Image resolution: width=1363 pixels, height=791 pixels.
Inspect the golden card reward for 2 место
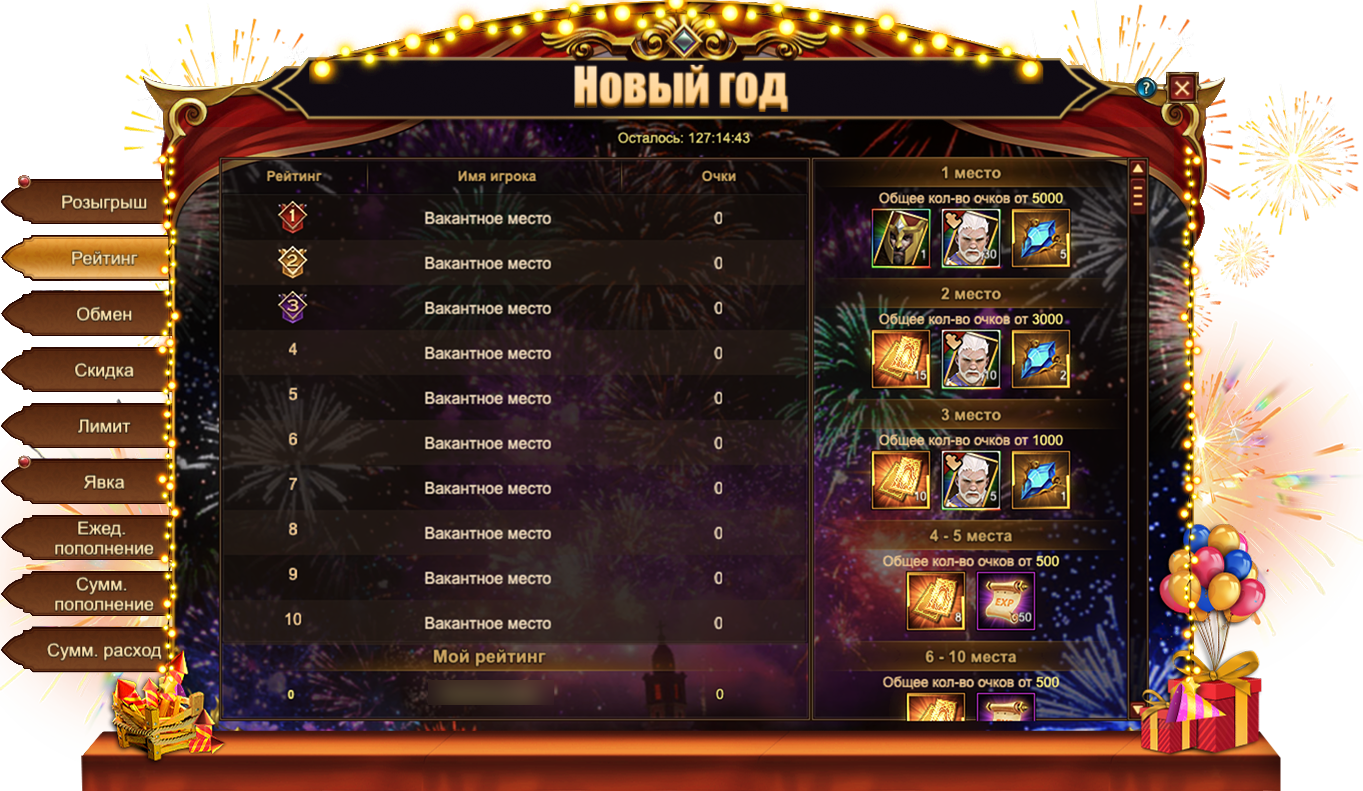point(901,359)
